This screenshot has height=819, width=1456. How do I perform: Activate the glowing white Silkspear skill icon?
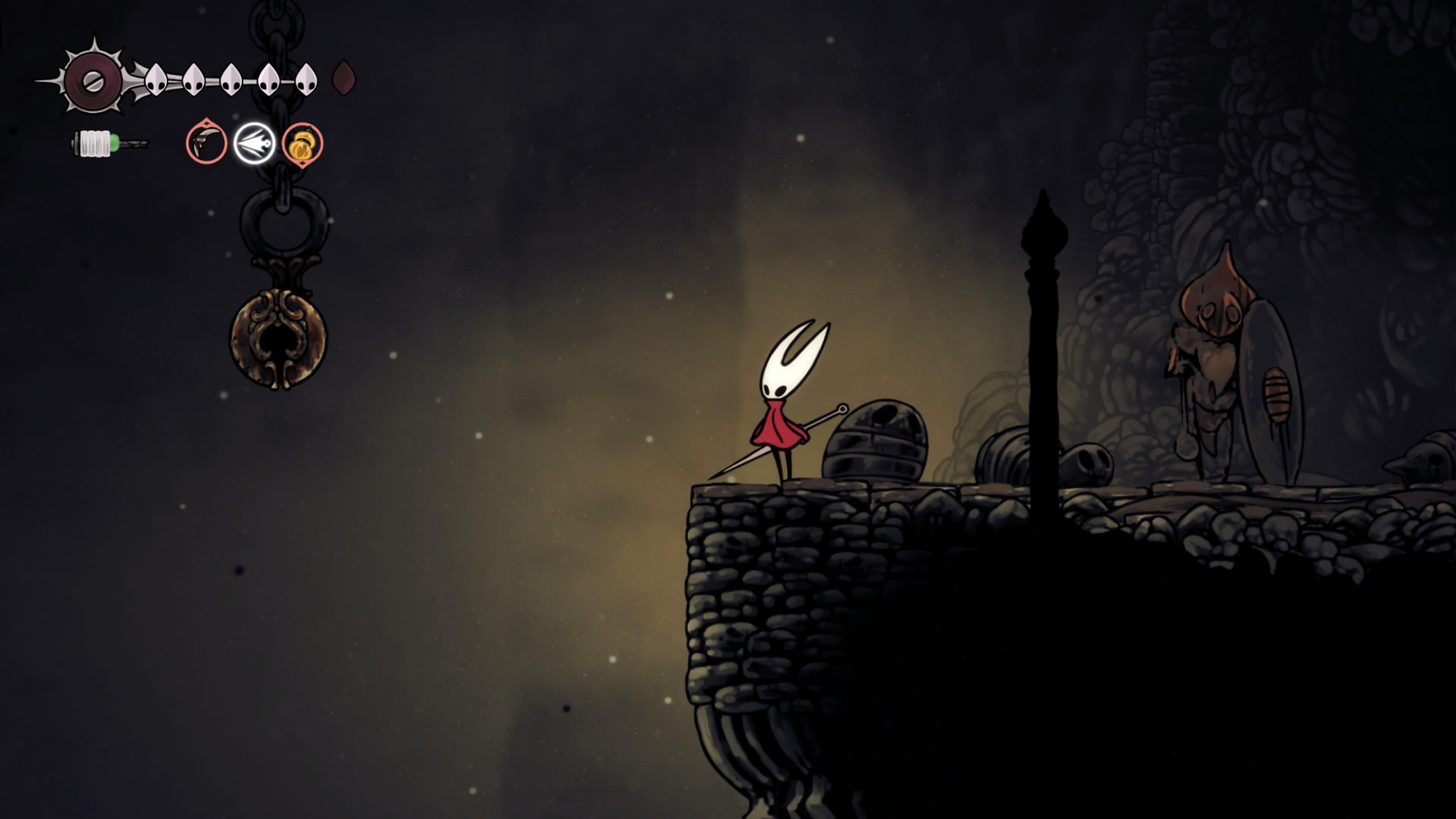(x=254, y=143)
